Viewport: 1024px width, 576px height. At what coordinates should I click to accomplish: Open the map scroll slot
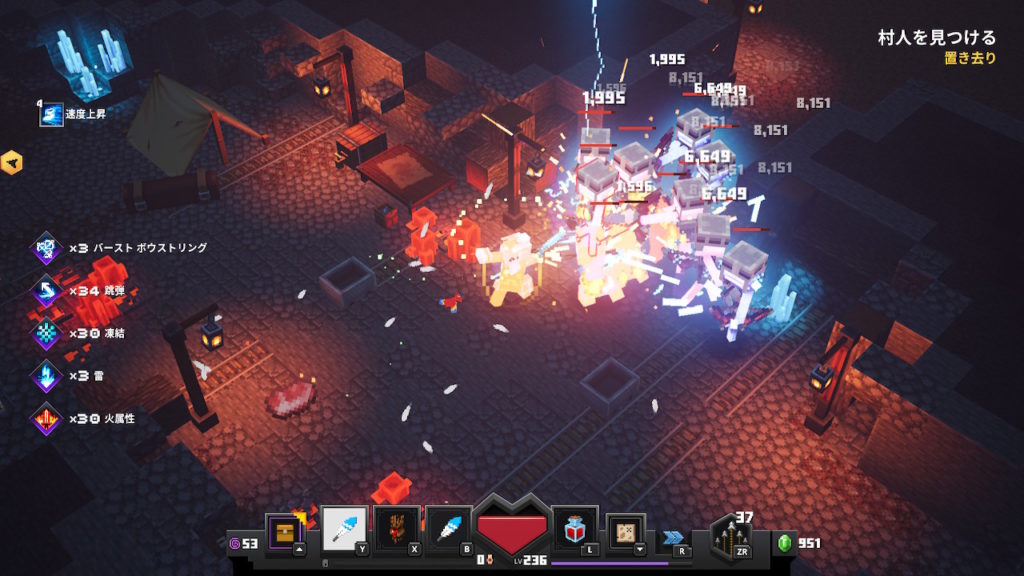[x=626, y=532]
